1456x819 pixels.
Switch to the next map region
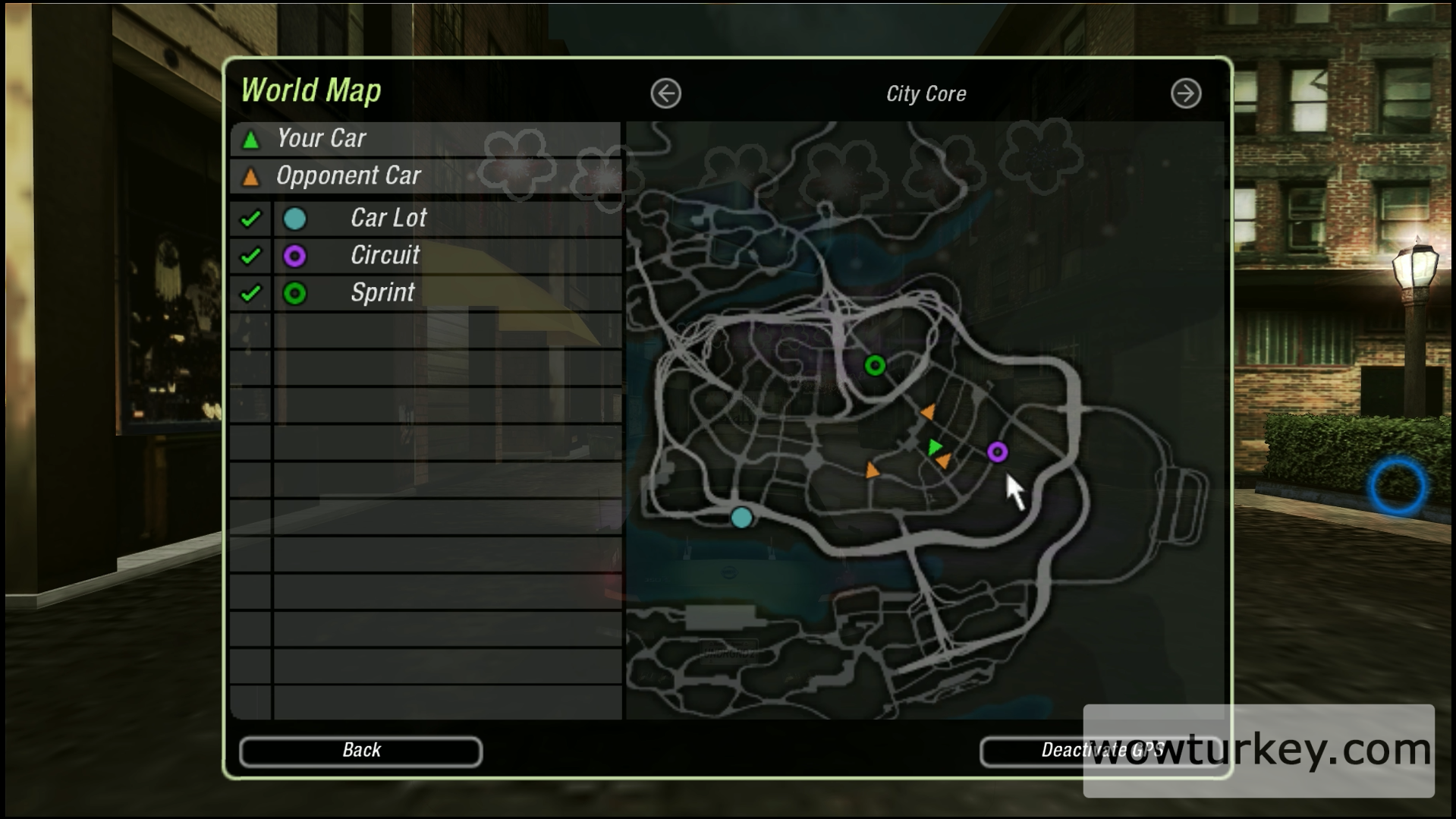pos(1185,94)
